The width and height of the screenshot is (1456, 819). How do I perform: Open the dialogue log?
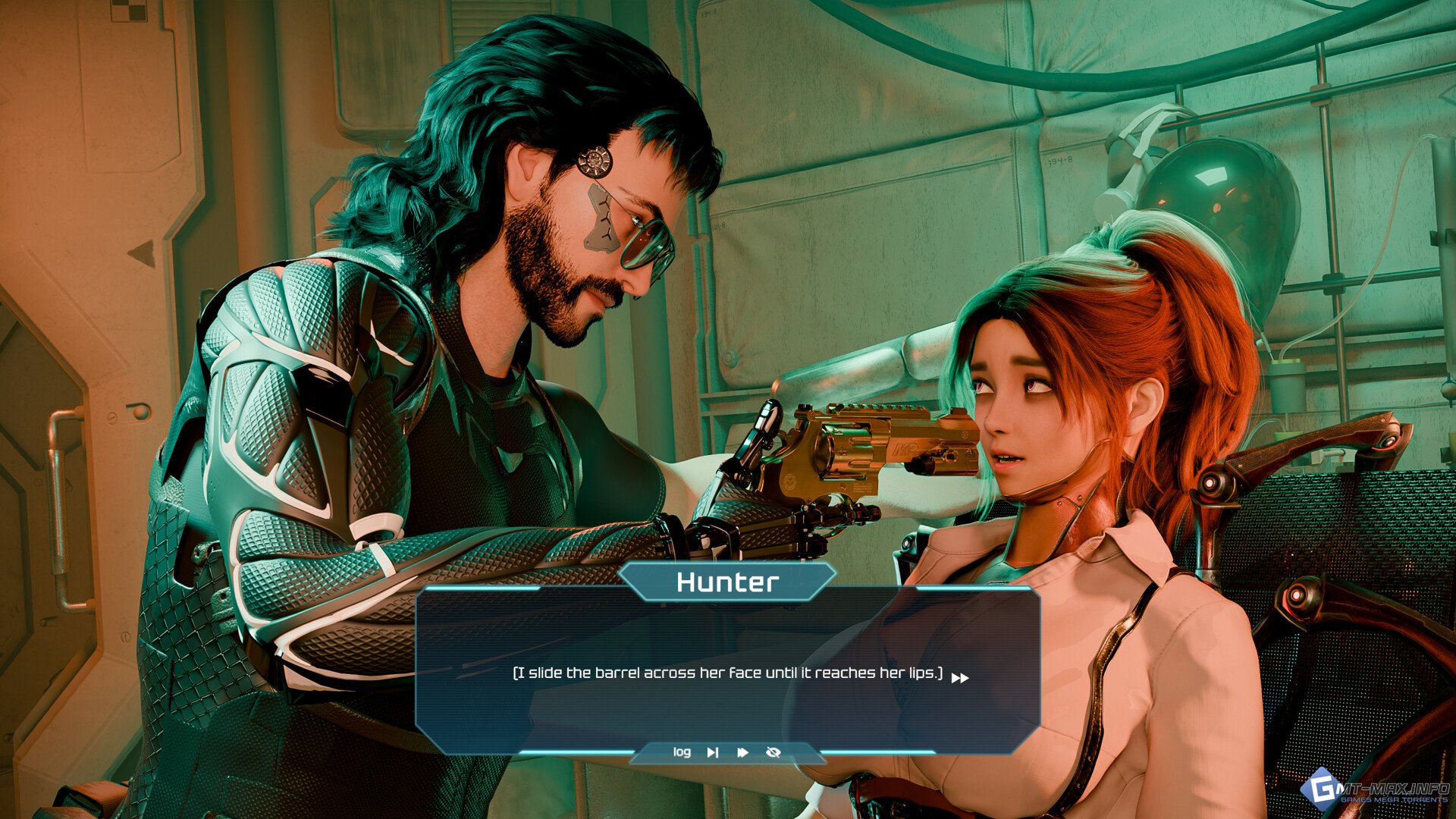682,752
